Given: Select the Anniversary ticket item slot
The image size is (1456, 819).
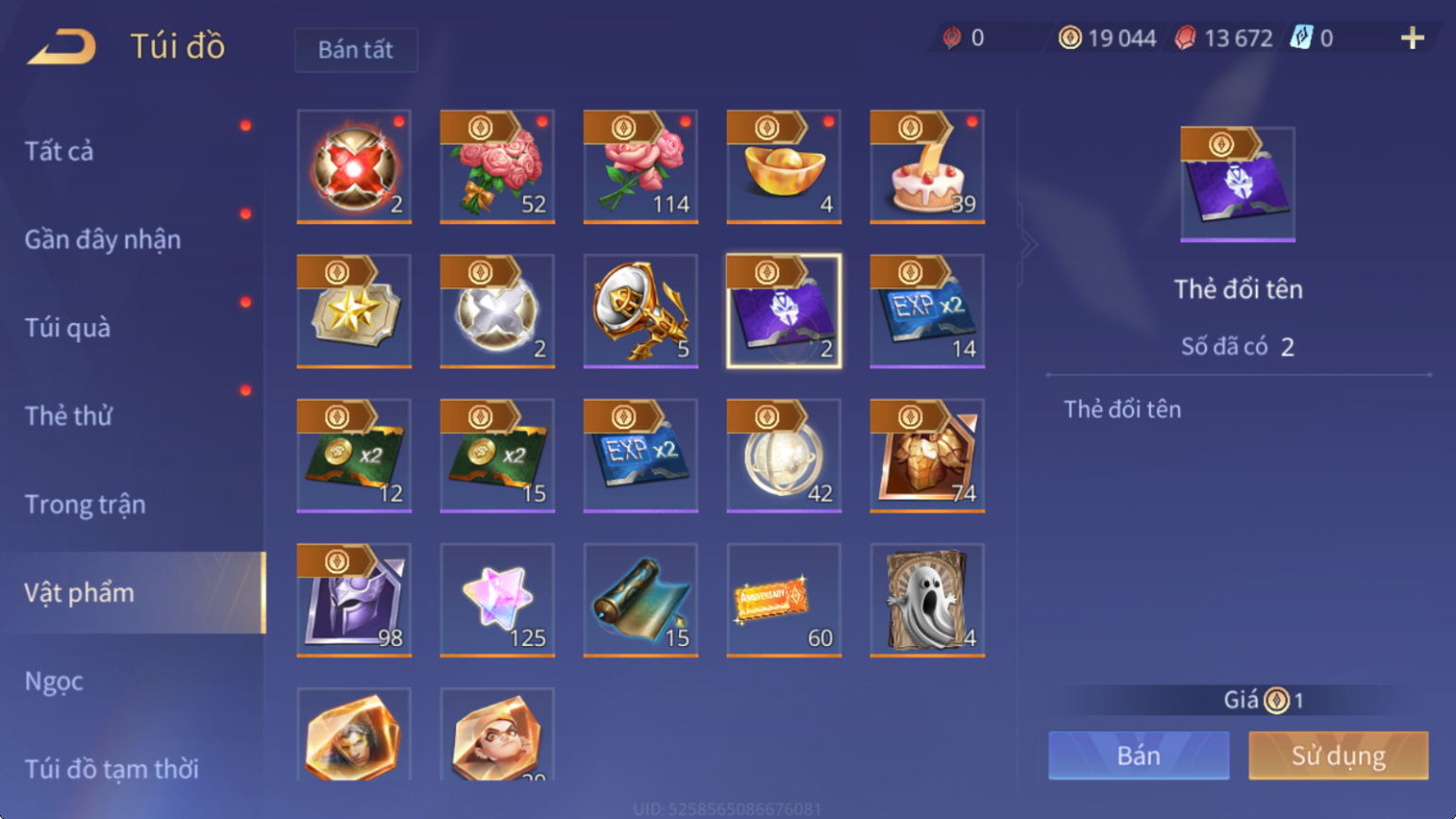Looking at the screenshot, I should point(784,600).
